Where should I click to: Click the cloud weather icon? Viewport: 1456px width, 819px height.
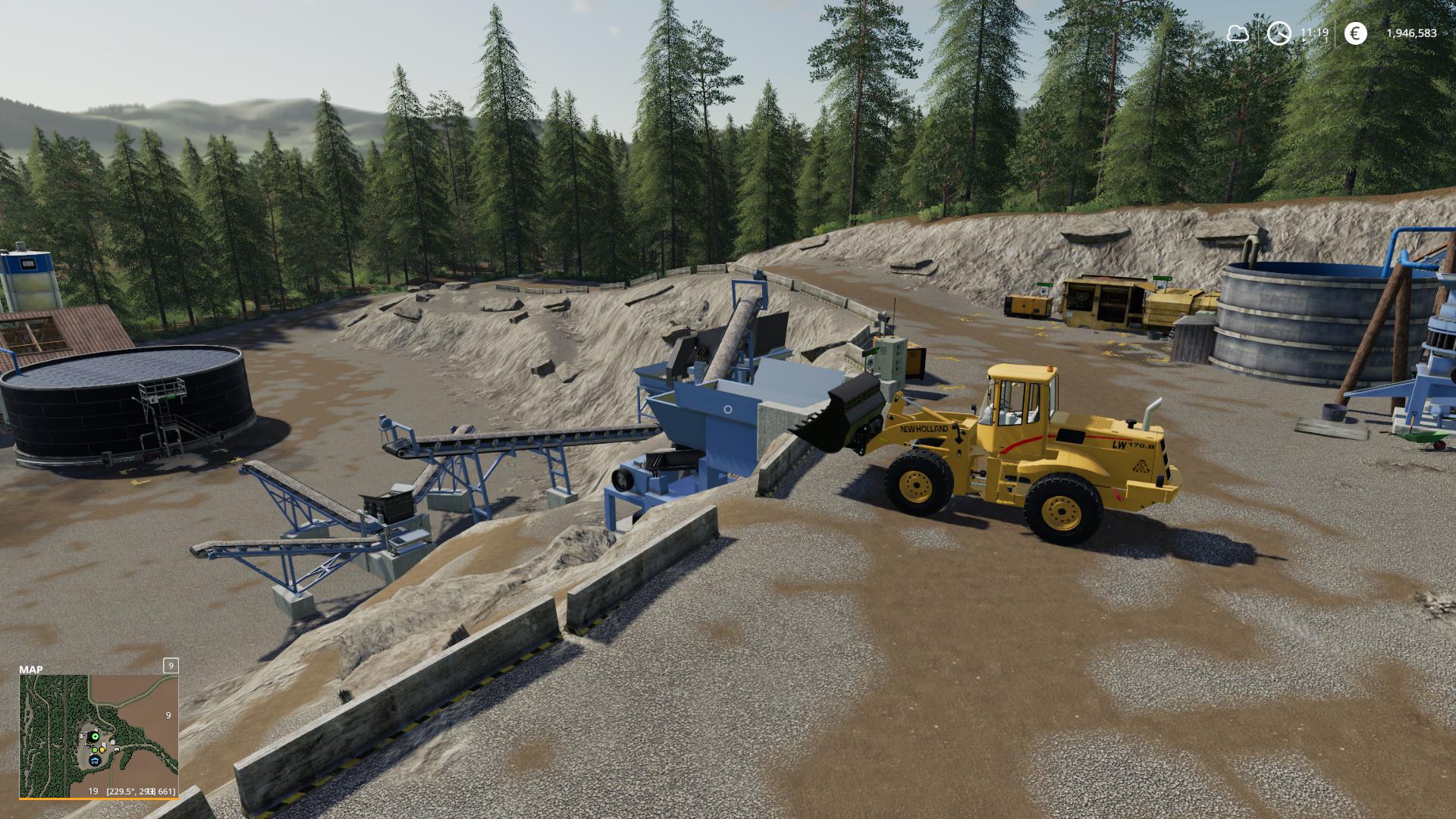[x=1238, y=33]
